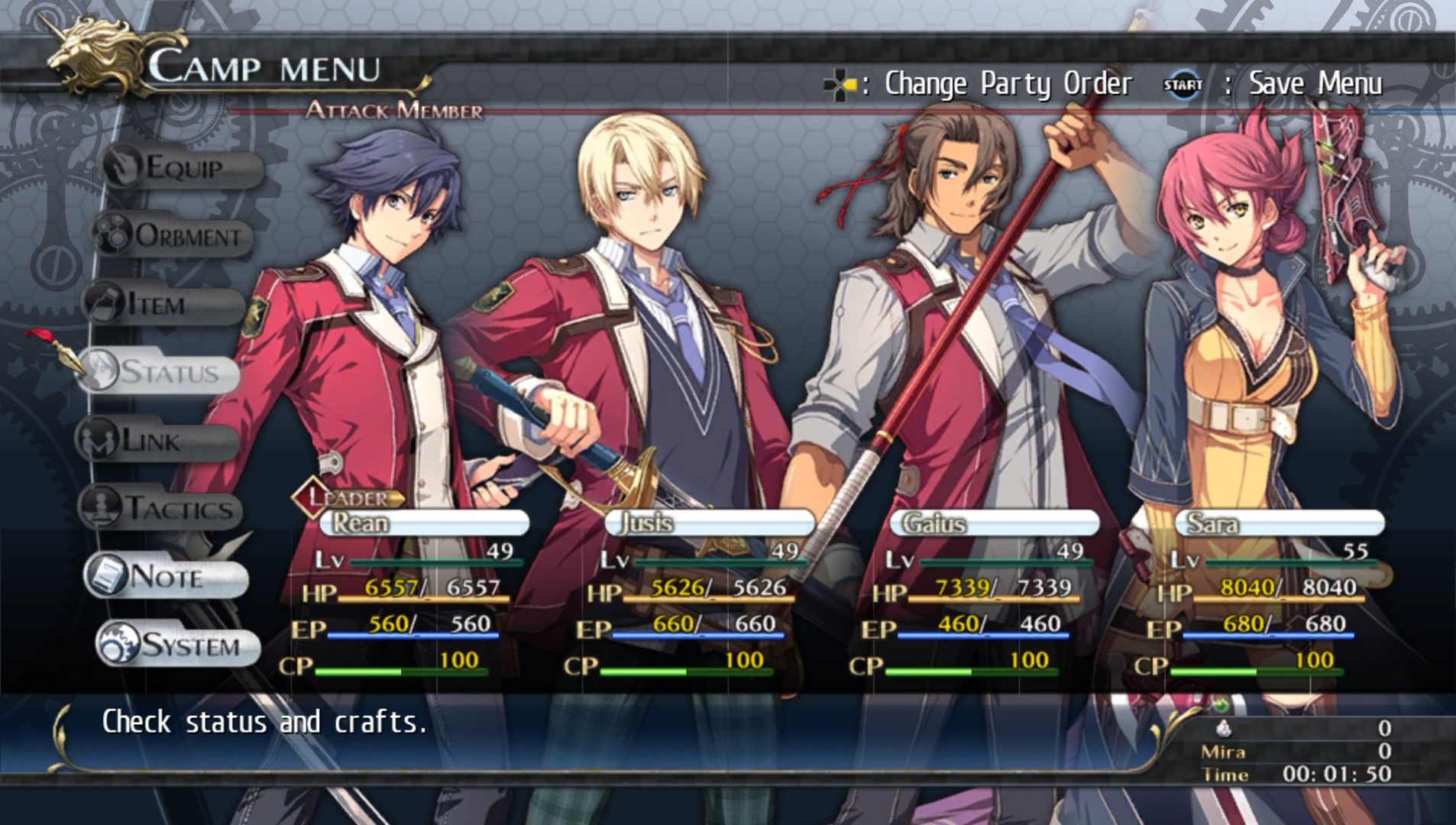Pick Gaius from the attack members
Viewport: 1456px width, 825px height.
tap(994, 523)
